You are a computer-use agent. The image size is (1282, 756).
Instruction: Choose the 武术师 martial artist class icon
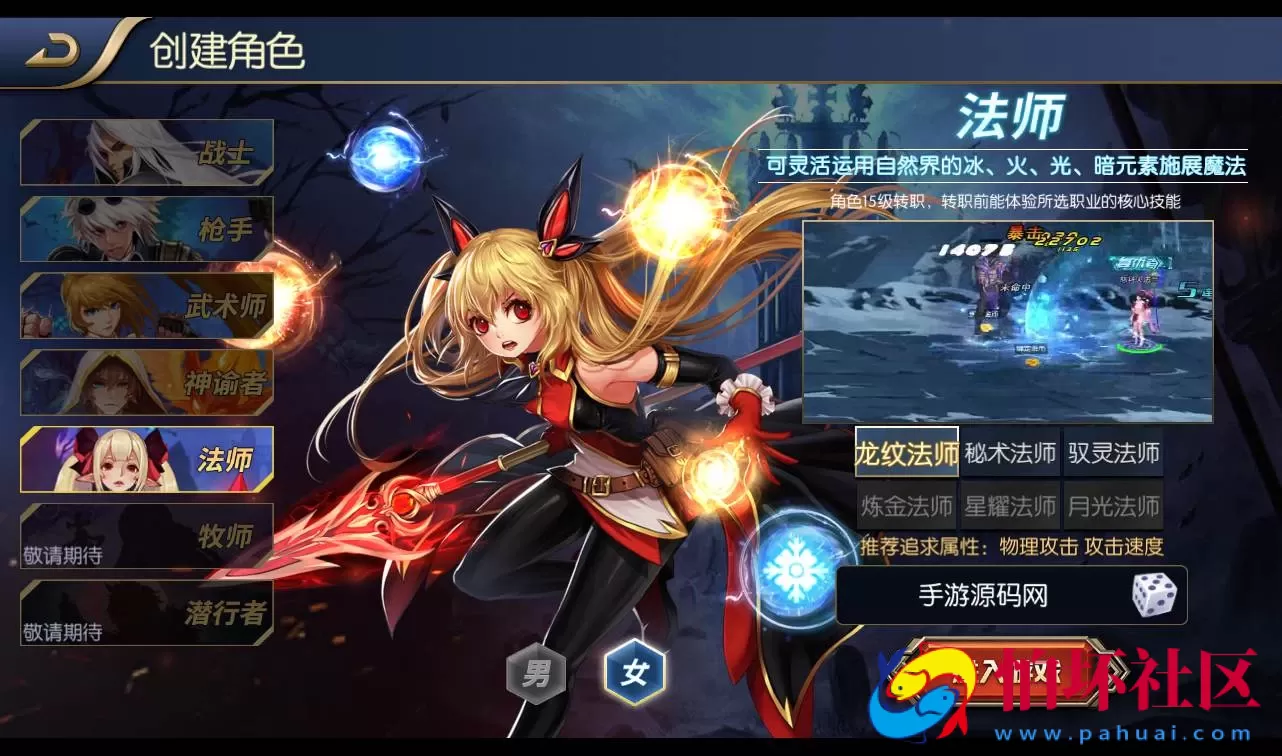(146, 306)
